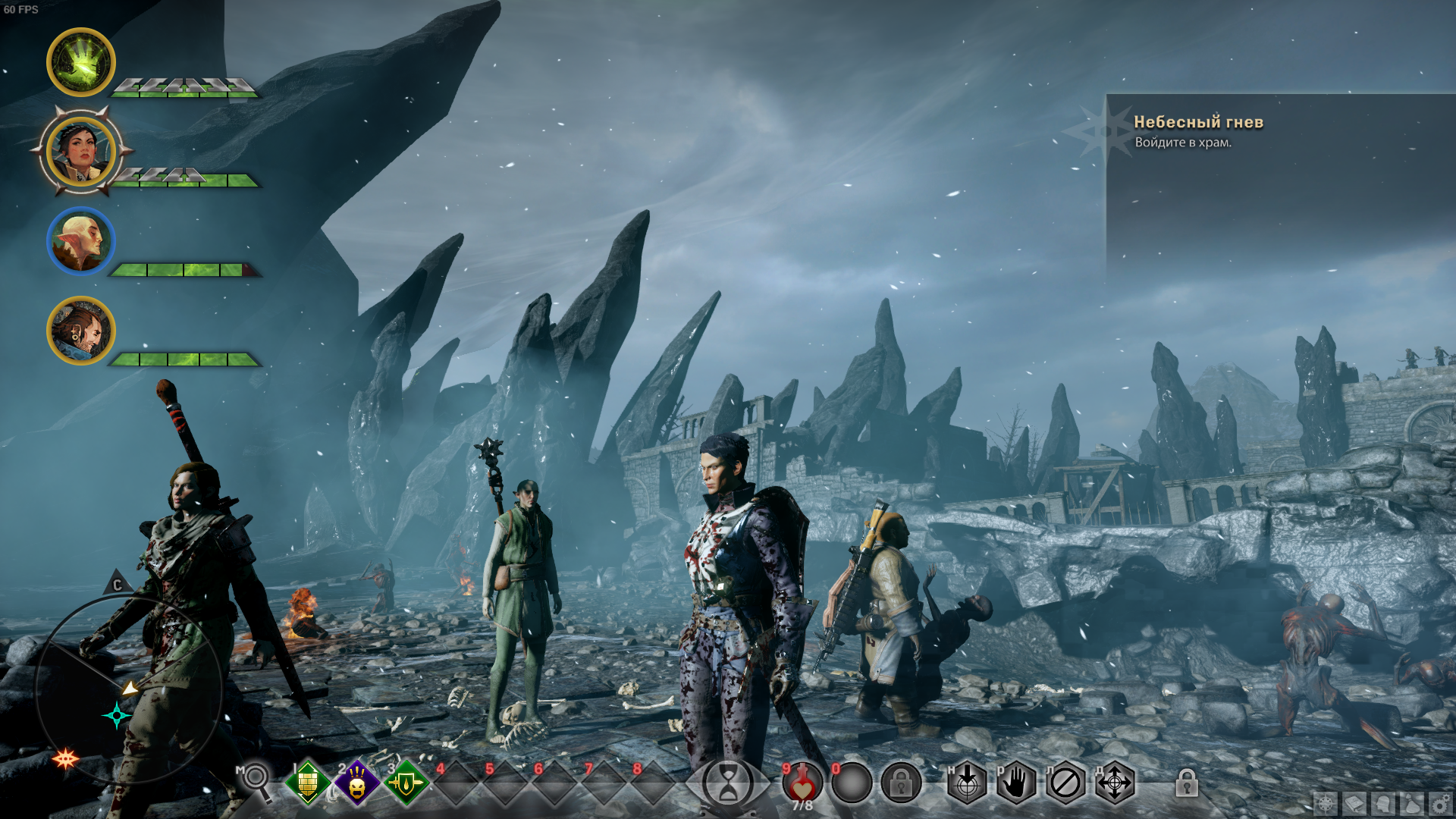Issue the attack-my-target crosshair command
The width and height of the screenshot is (1456, 819).
[967, 783]
